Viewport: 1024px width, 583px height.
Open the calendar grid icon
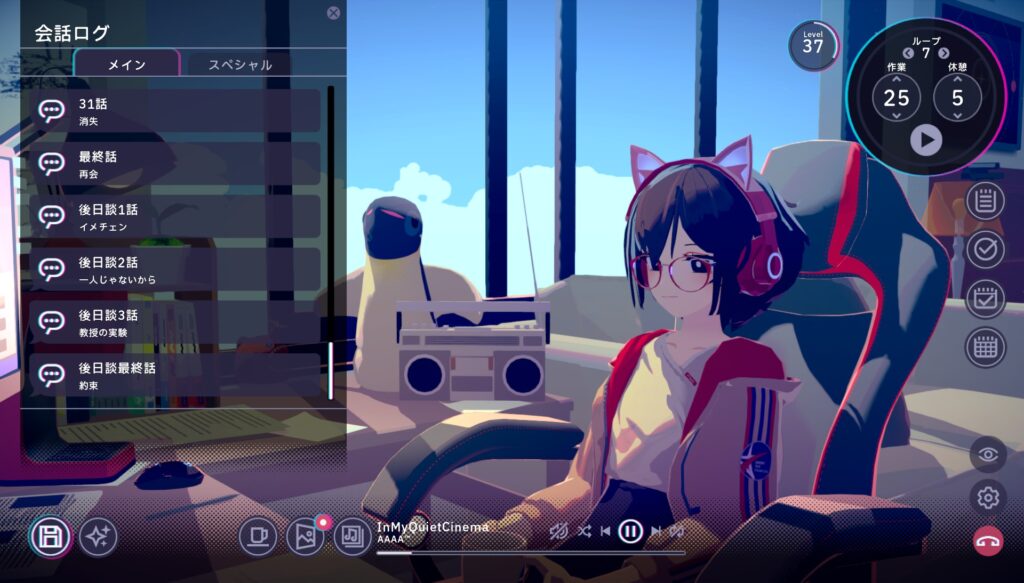coord(985,347)
